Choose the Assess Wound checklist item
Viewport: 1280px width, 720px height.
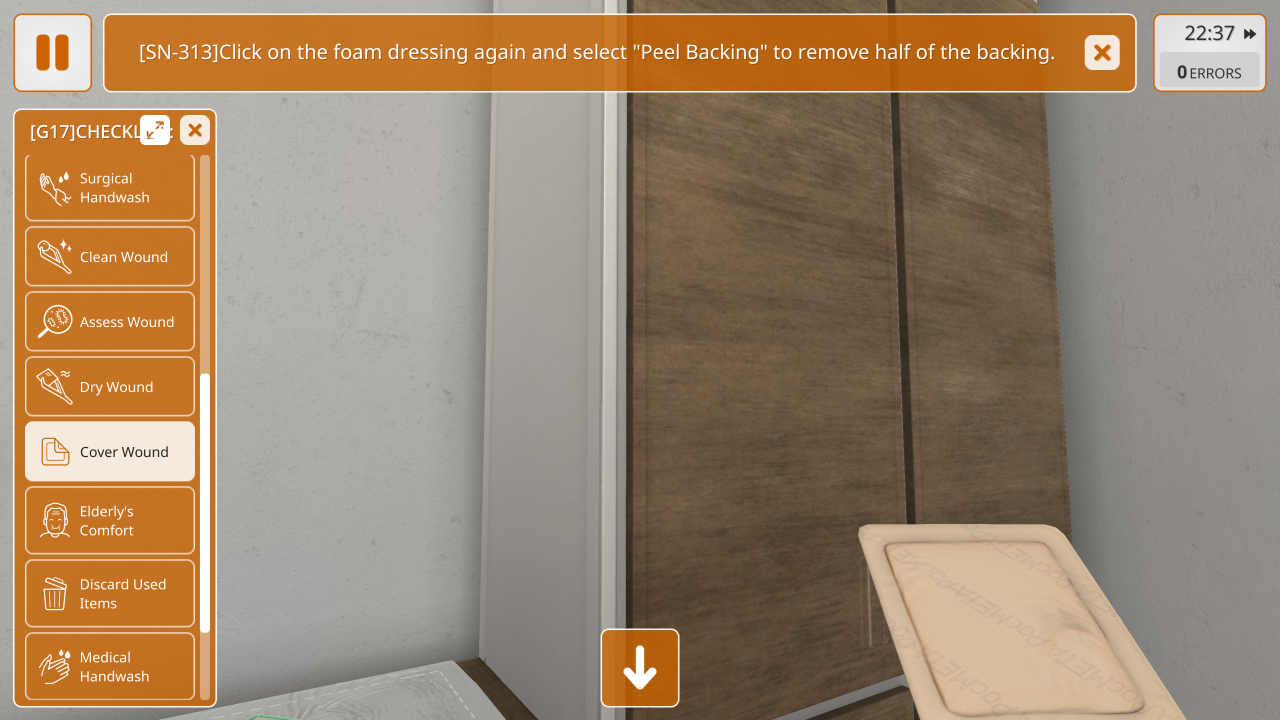[110, 322]
